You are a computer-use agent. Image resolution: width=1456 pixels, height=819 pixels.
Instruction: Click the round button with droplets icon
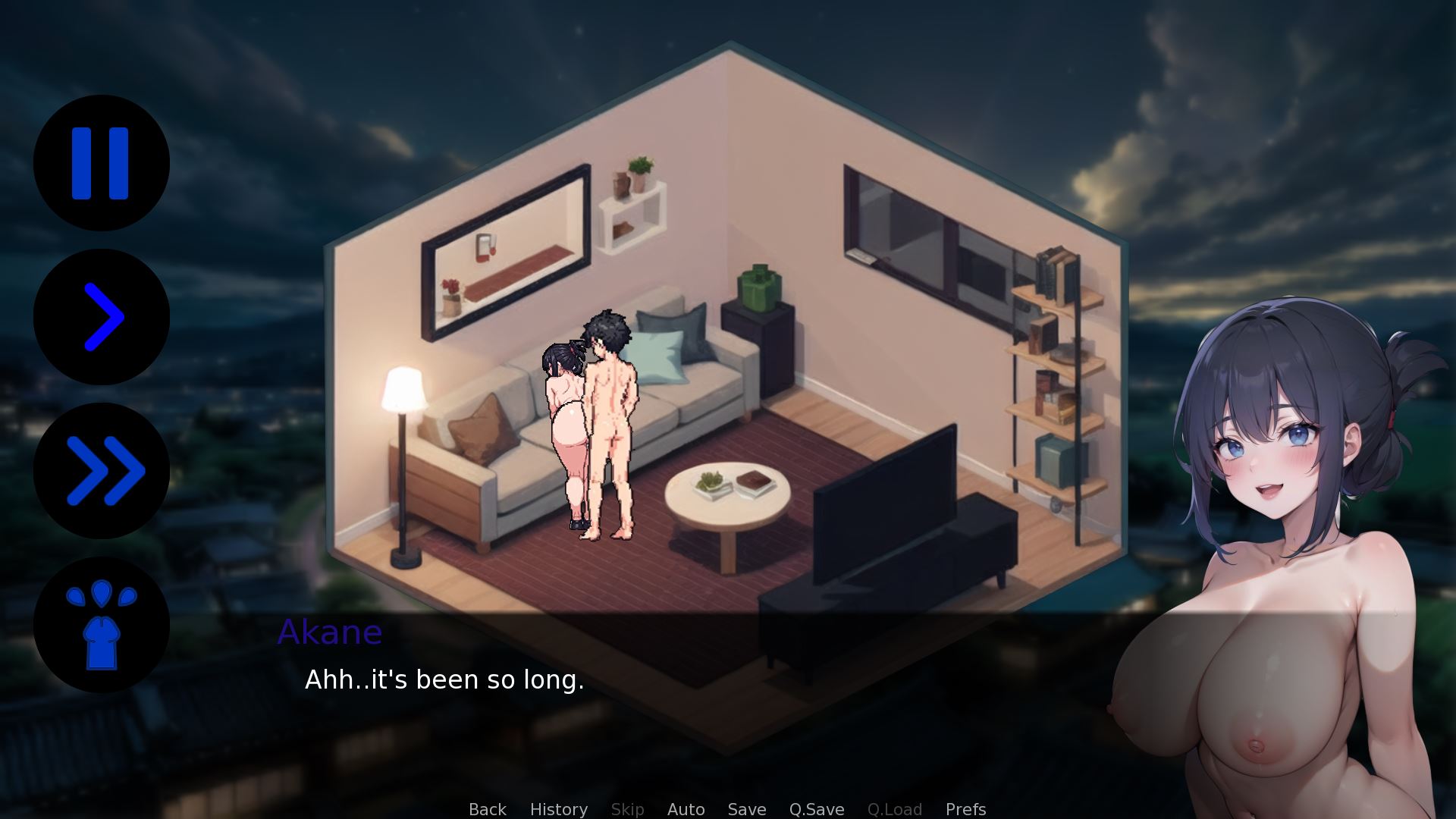point(101,625)
